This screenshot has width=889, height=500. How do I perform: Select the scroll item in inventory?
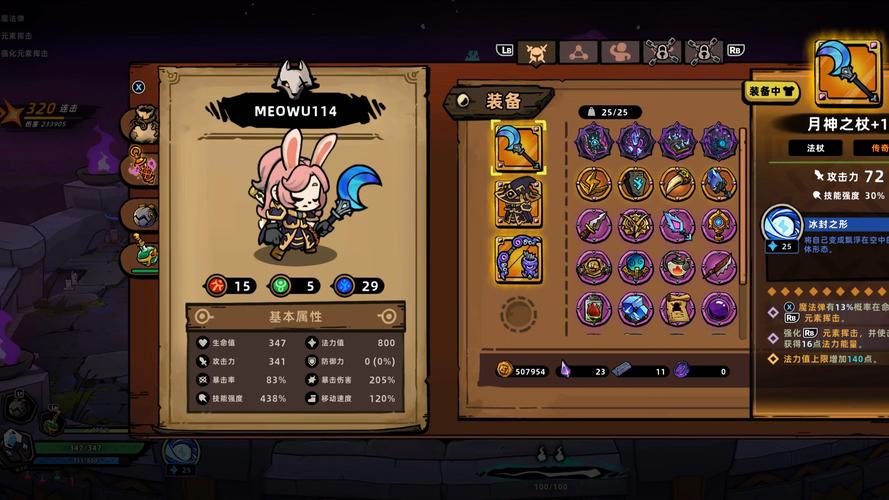pos(677,308)
